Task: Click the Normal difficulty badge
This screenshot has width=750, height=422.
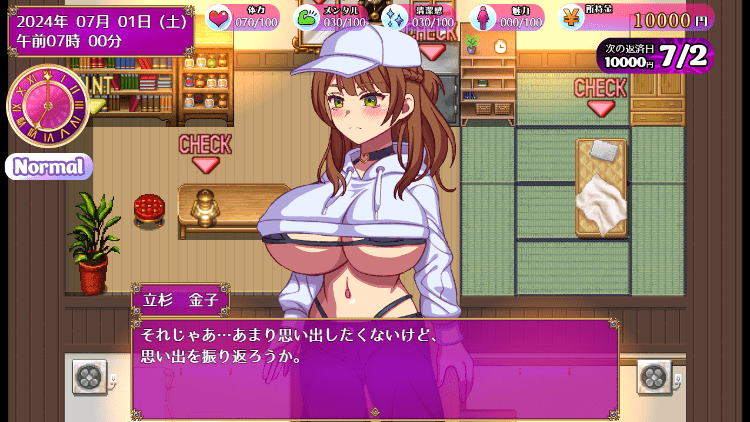Action: 49,166
